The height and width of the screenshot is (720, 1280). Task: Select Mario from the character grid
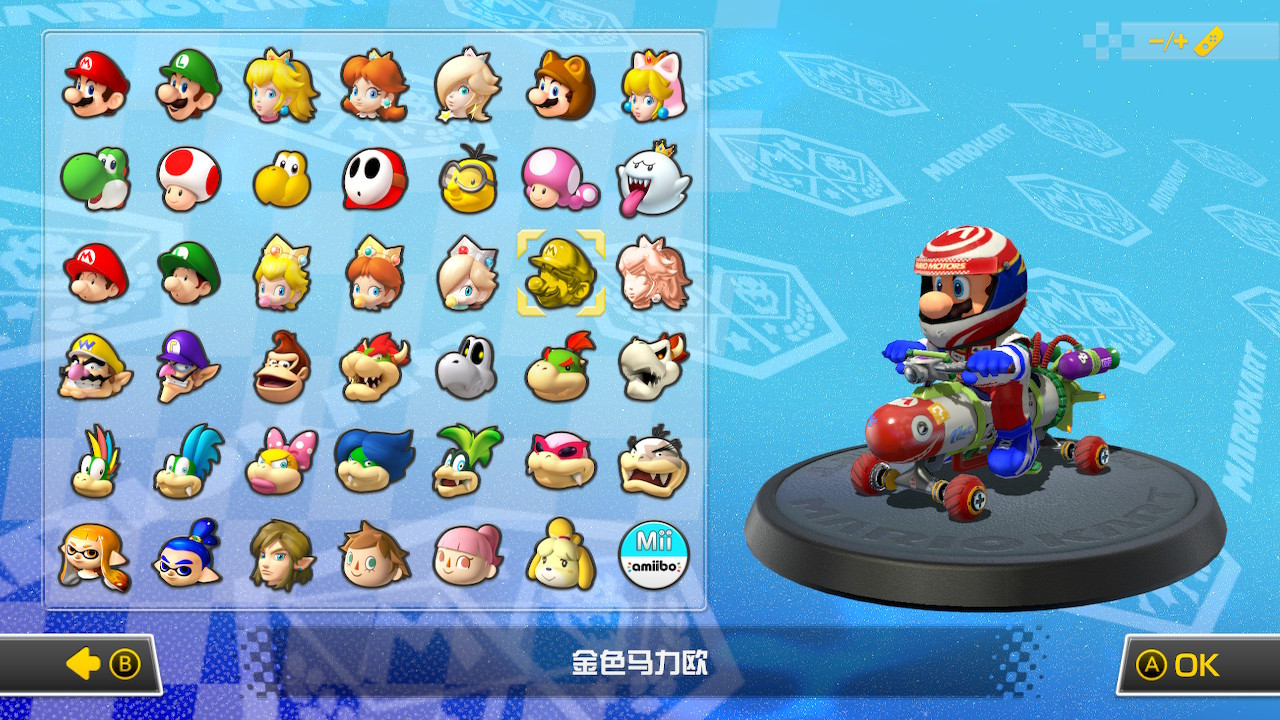pyautogui.click(x=95, y=87)
